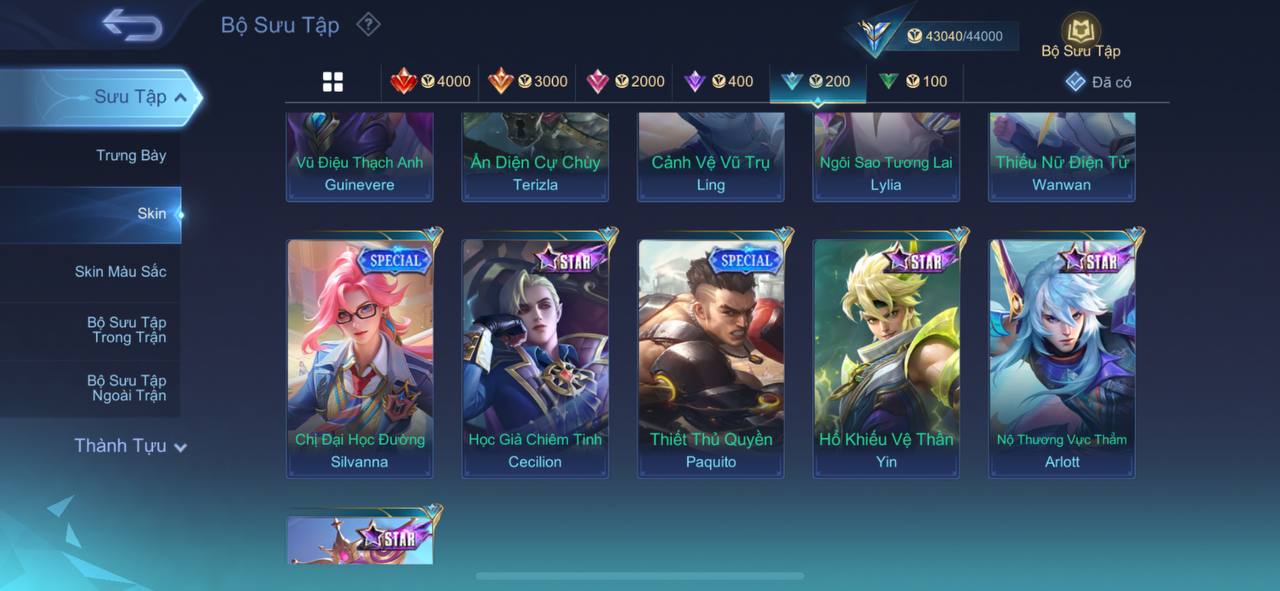Open Bộ Sưu Tập Ngoài Trận
The image size is (1280, 591).
pyautogui.click(x=126, y=388)
